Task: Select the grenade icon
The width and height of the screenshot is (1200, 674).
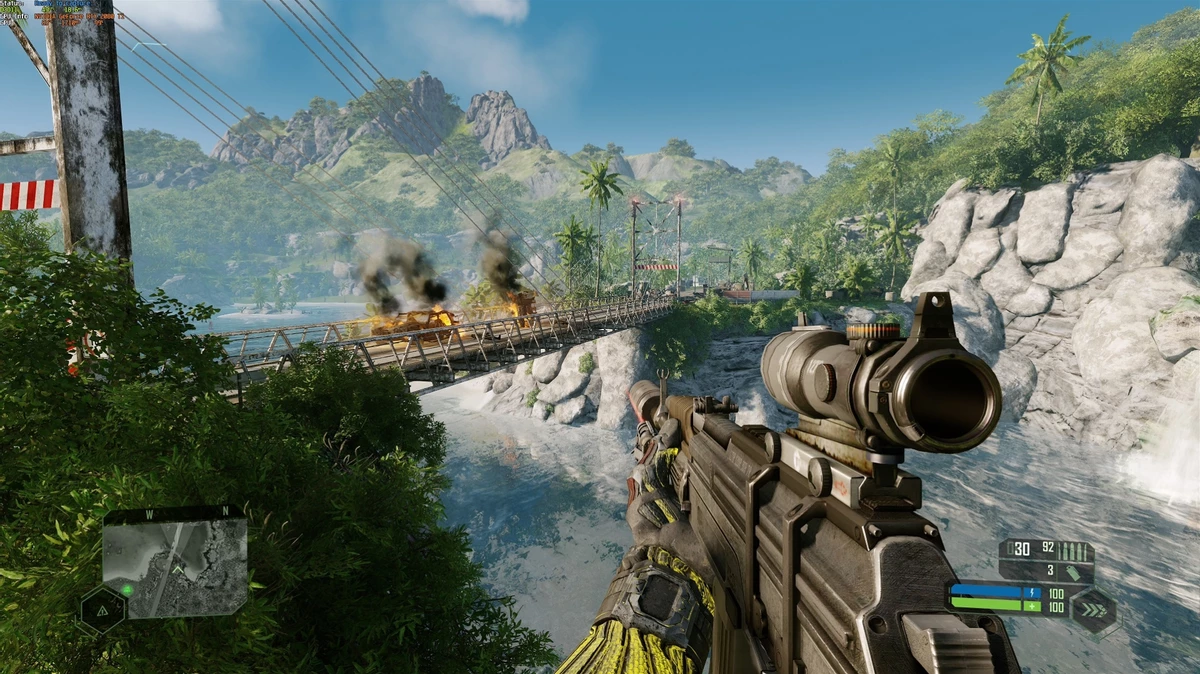Action: click(1072, 572)
